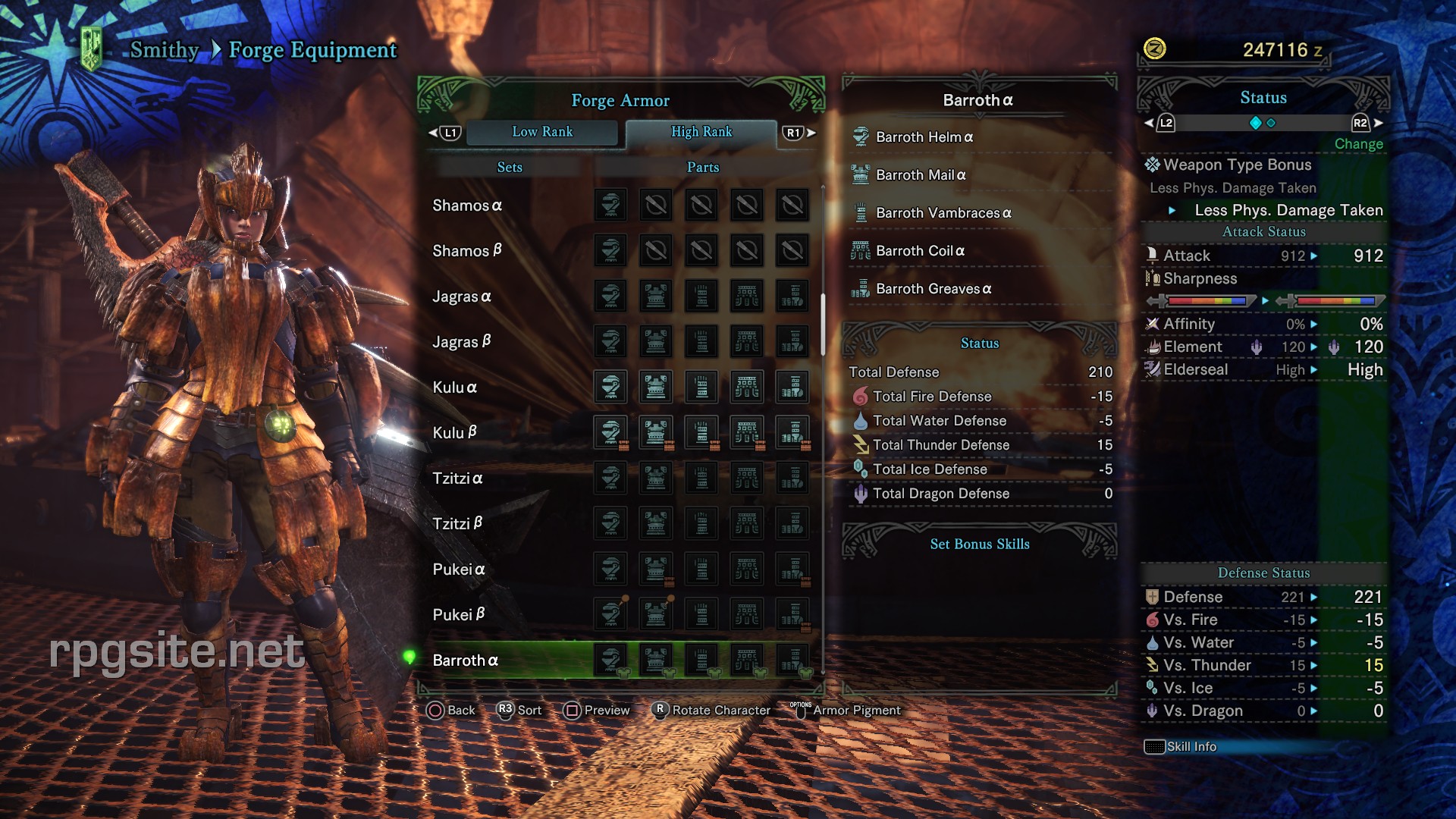This screenshot has width=1456, height=819.
Task: Open the Parts tab
Action: coord(701,167)
